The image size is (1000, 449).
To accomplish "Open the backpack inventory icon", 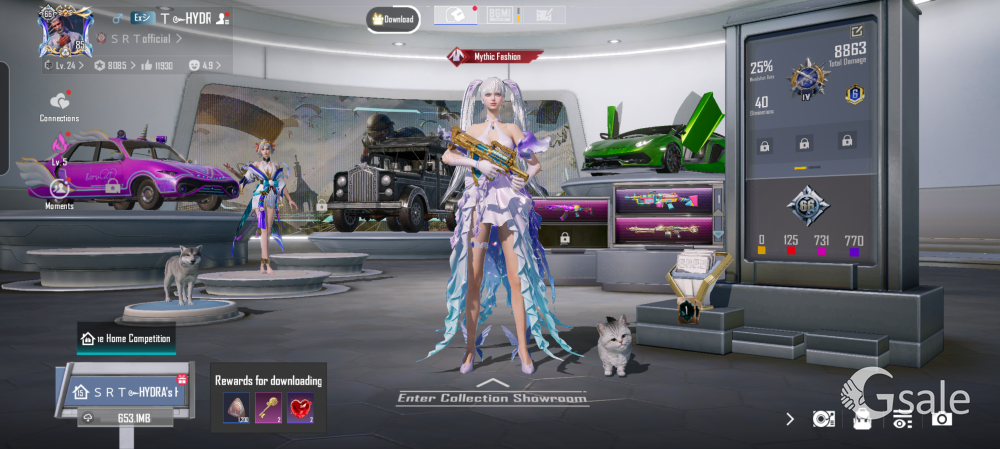I will 862,419.
